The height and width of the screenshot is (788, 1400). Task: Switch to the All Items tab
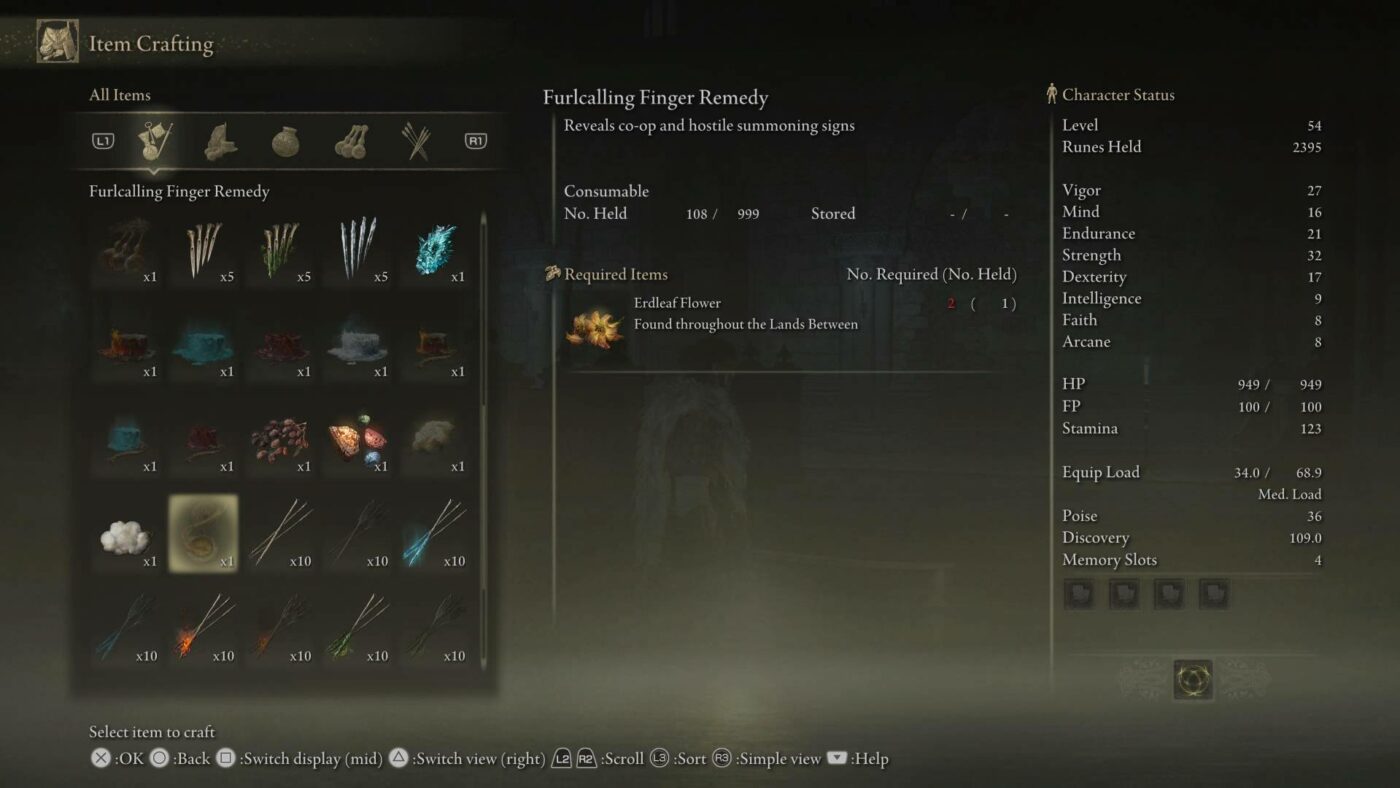122,95
